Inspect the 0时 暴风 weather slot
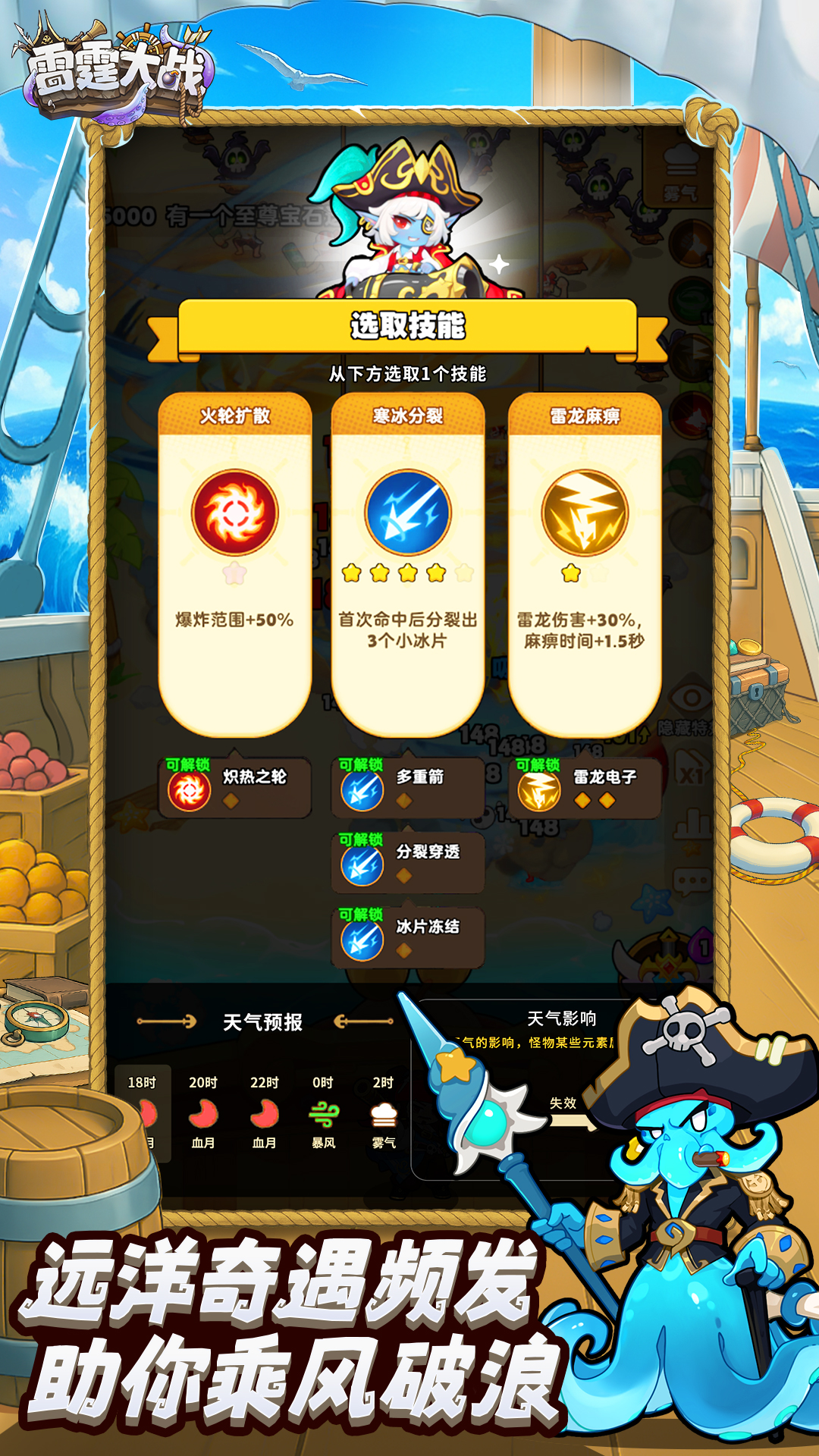Image resolution: width=819 pixels, height=1456 pixels. (x=324, y=1112)
